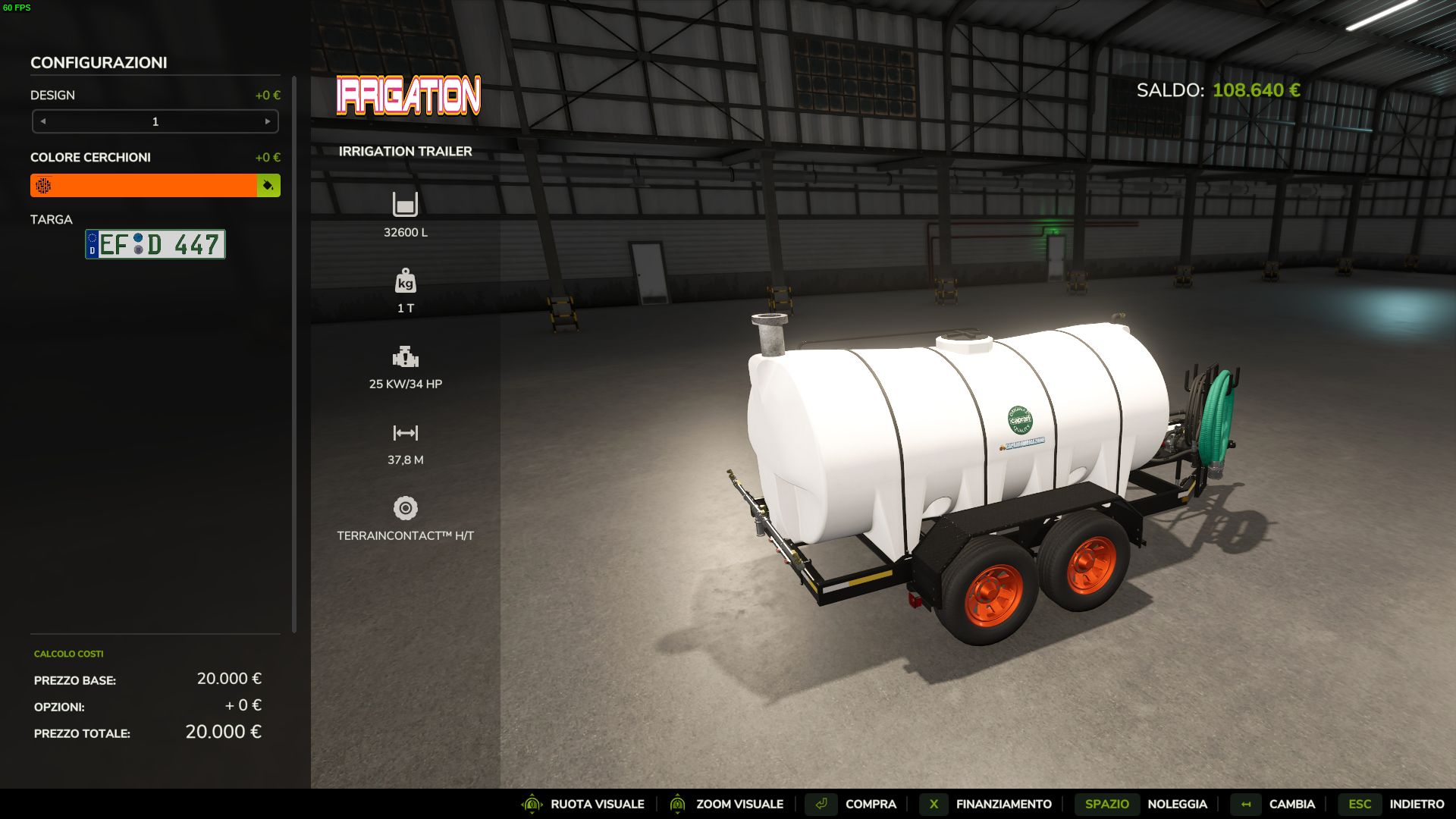The width and height of the screenshot is (1456, 819).
Task: Select the next design with right arrow
Action: click(268, 121)
